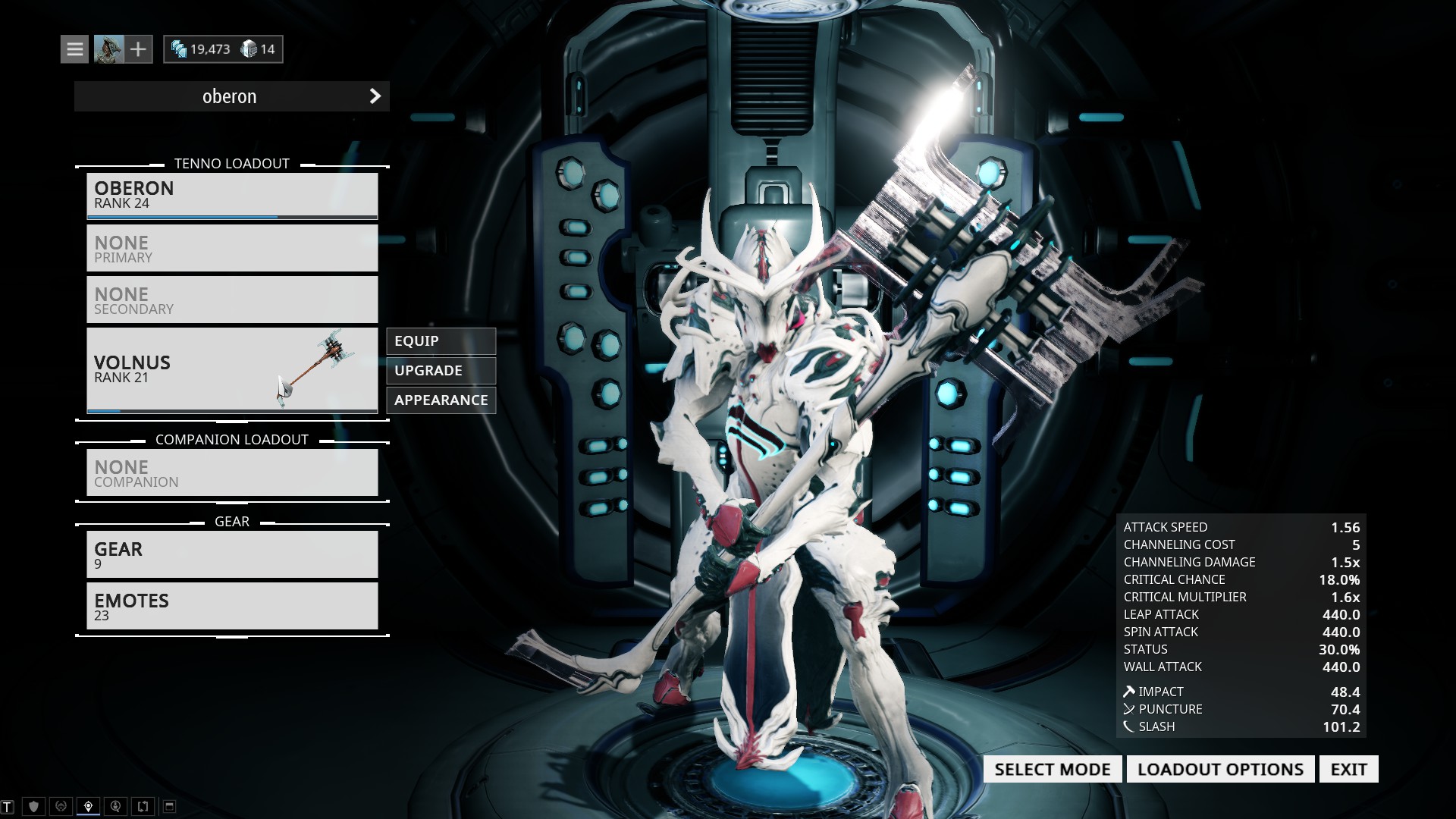
Task: Click the player avatar portrait
Action: click(x=108, y=49)
